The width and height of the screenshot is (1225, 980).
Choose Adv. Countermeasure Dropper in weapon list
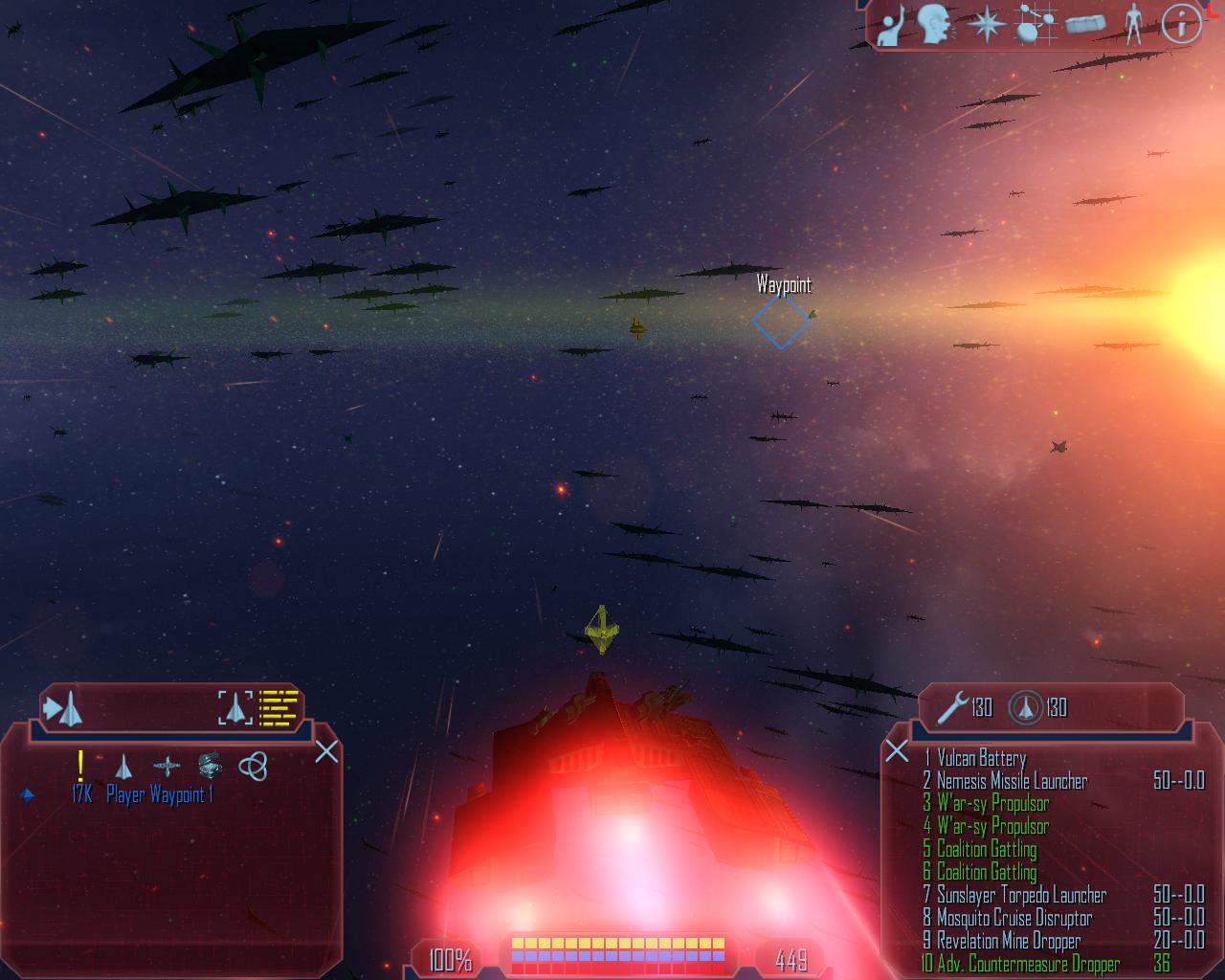tap(1028, 964)
